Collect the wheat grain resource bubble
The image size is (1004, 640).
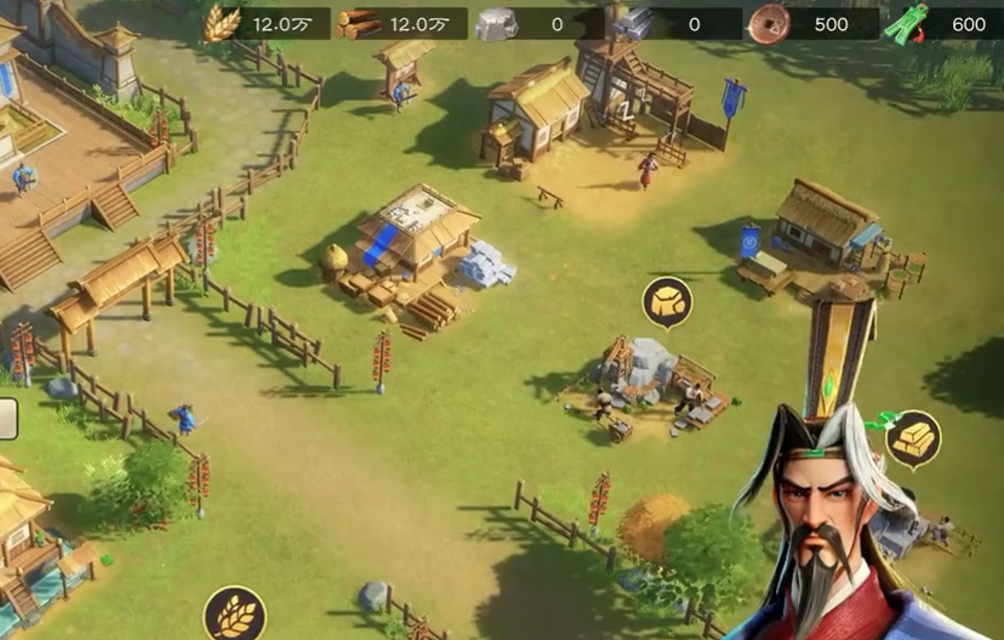point(235,612)
